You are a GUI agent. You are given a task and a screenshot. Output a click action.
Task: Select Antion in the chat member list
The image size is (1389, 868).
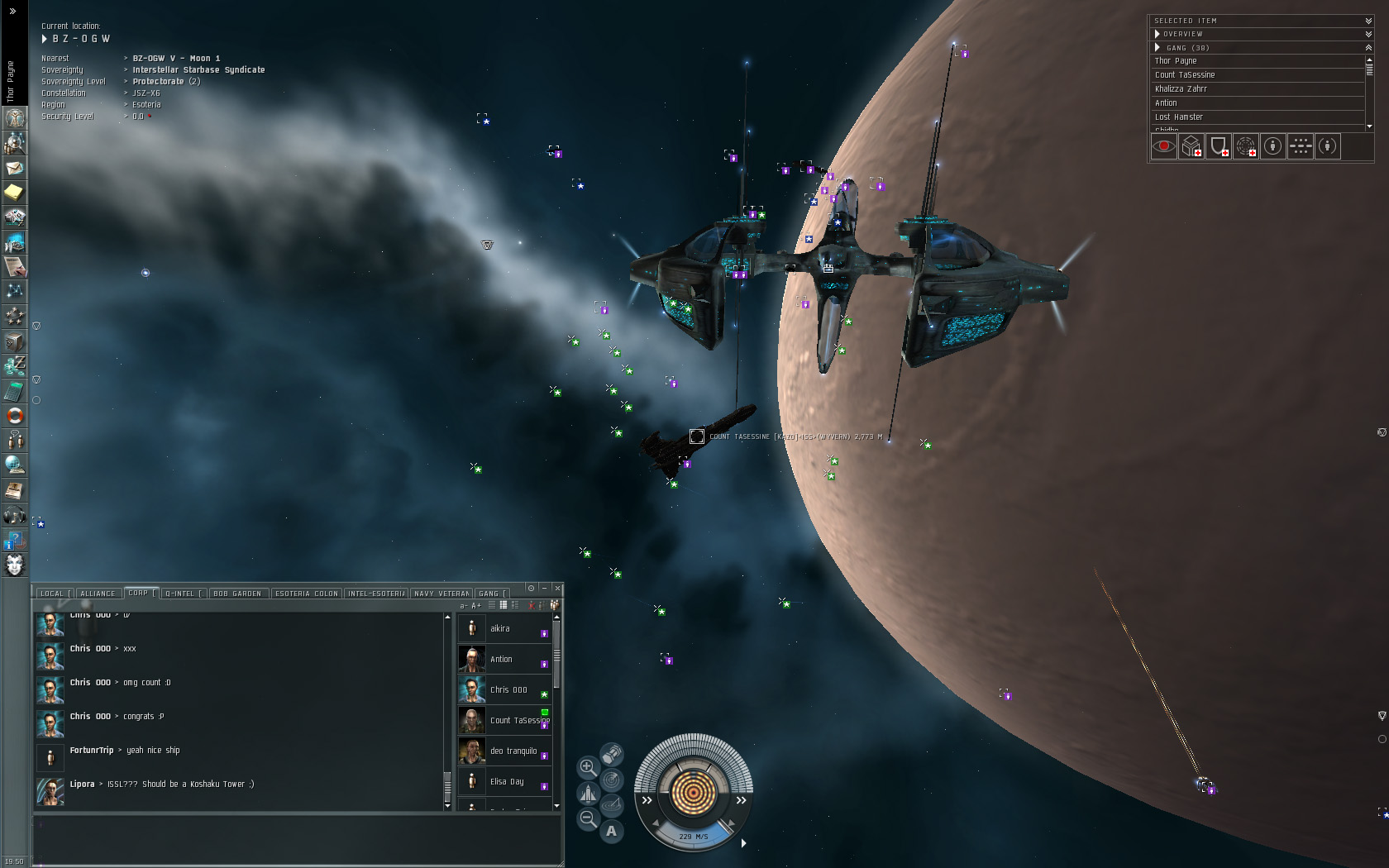tap(501, 660)
